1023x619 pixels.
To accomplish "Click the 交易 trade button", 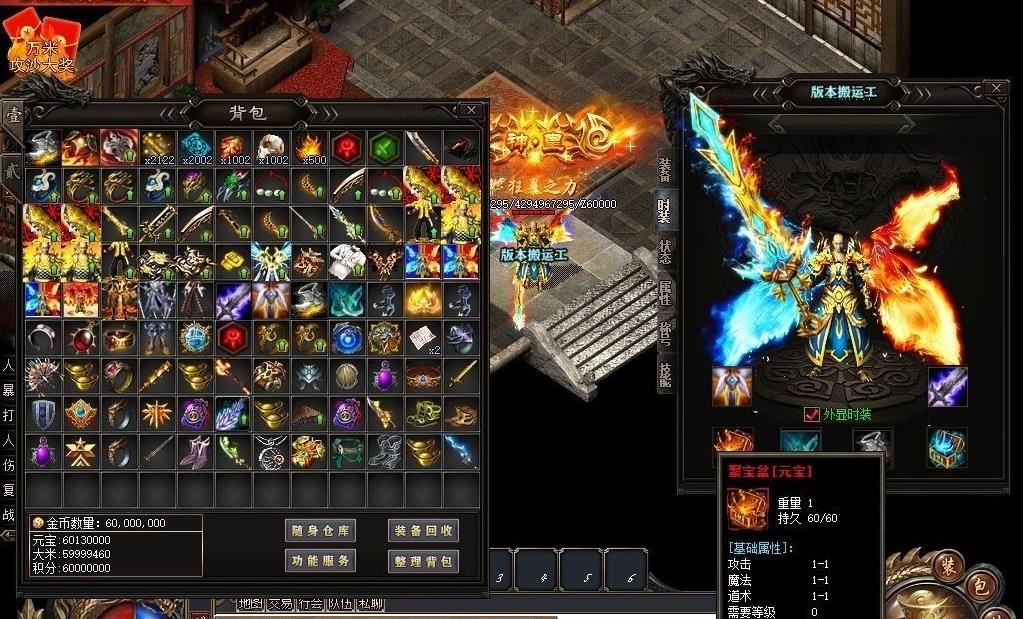I will tap(280, 604).
